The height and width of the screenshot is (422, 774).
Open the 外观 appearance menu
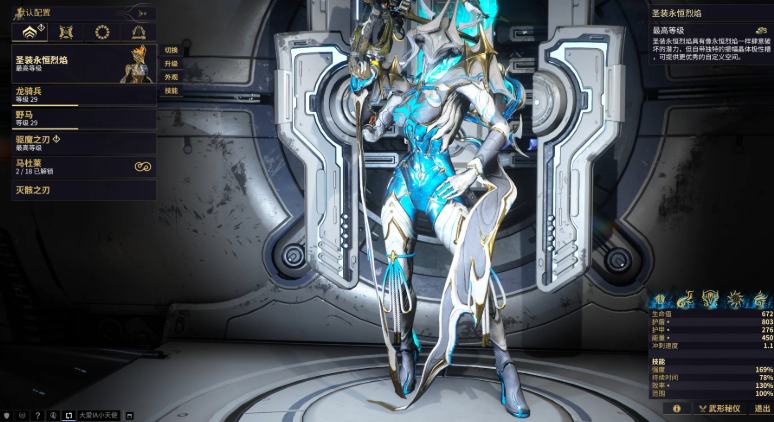pos(171,77)
